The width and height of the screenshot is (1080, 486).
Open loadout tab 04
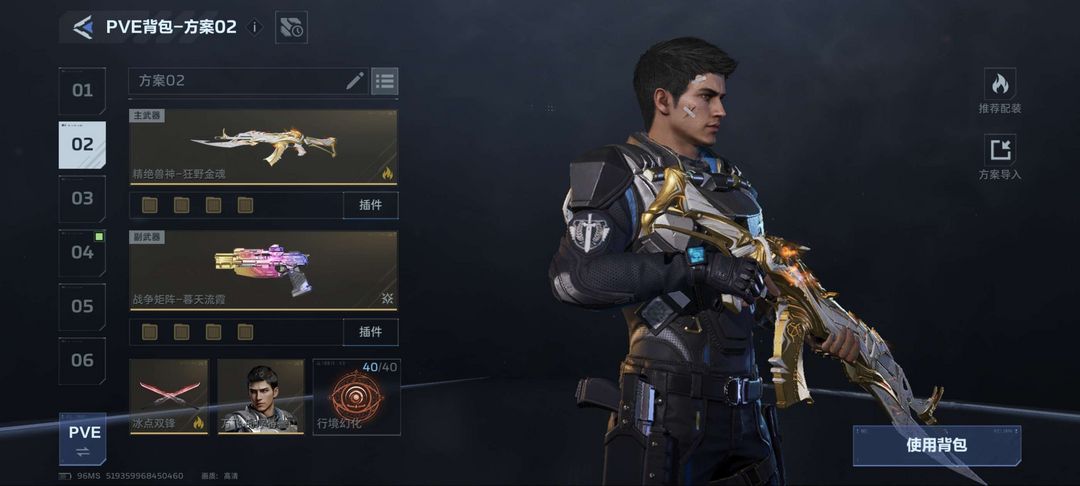[82, 252]
